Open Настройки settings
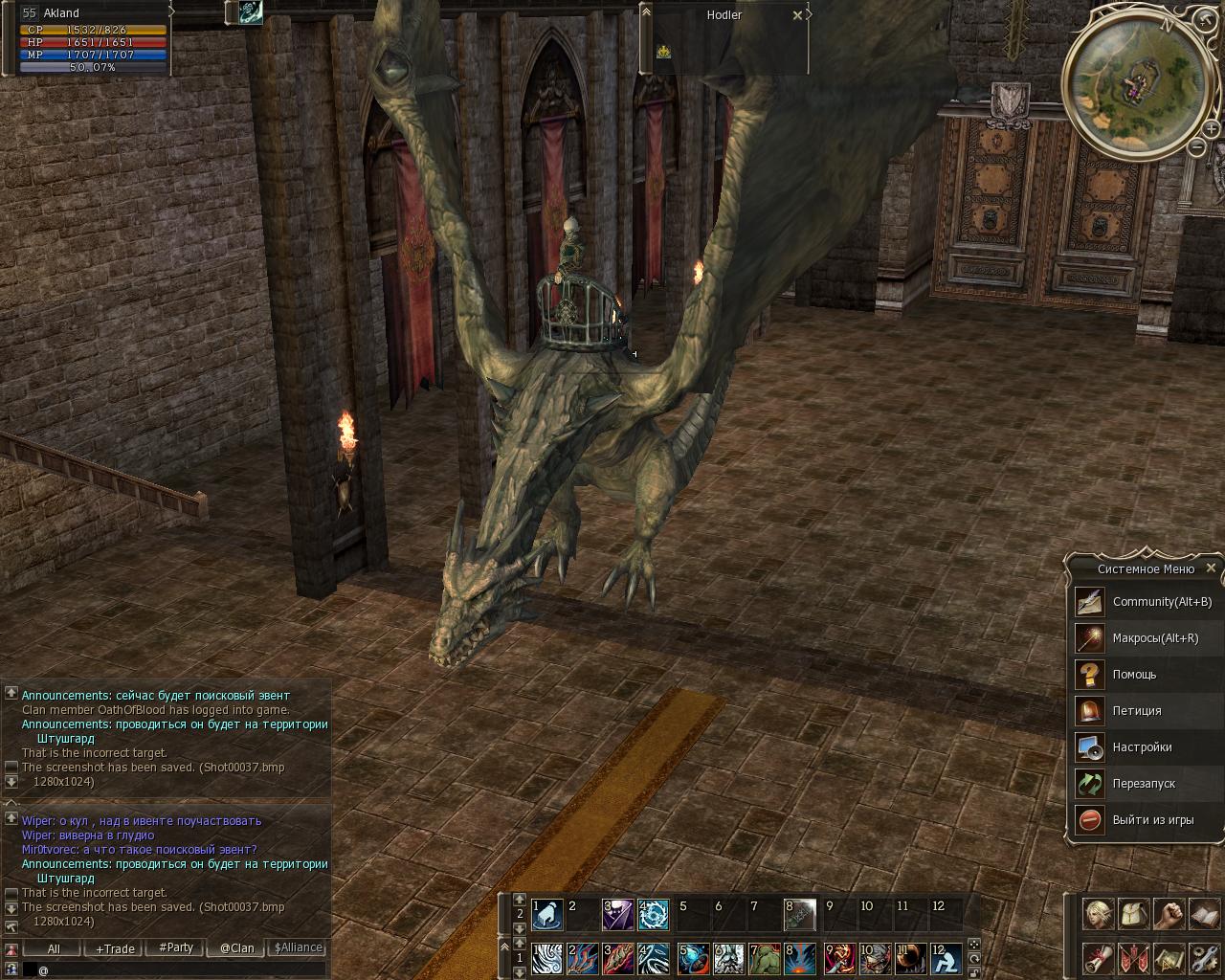Screen dimensions: 1225x980 click(x=1142, y=747)
